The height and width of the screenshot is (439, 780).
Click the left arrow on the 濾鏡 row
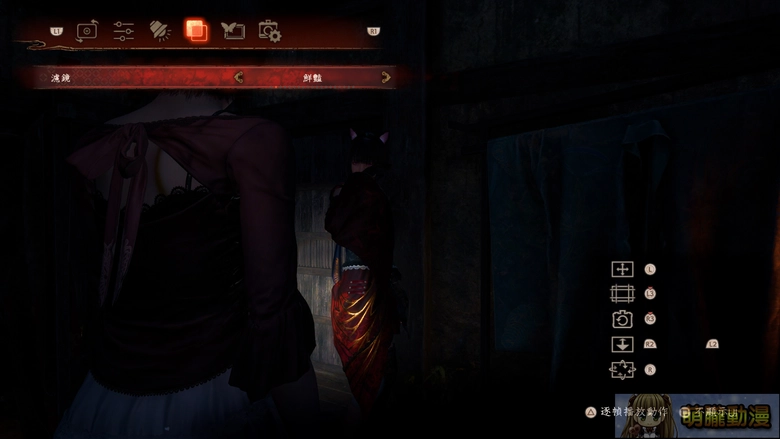238,77
